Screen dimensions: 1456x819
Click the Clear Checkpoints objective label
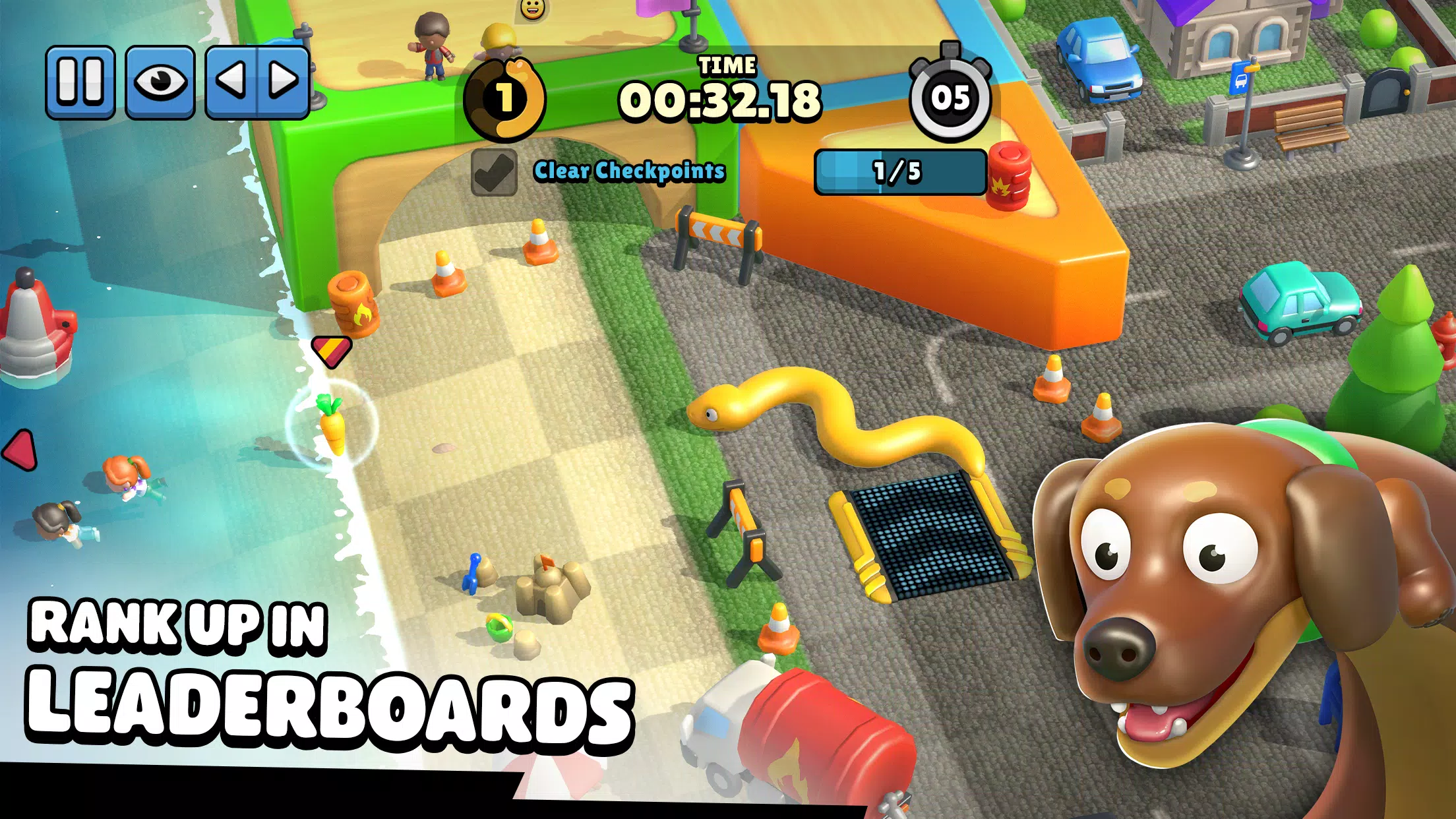pyautogui.click(x=628, y=171)
